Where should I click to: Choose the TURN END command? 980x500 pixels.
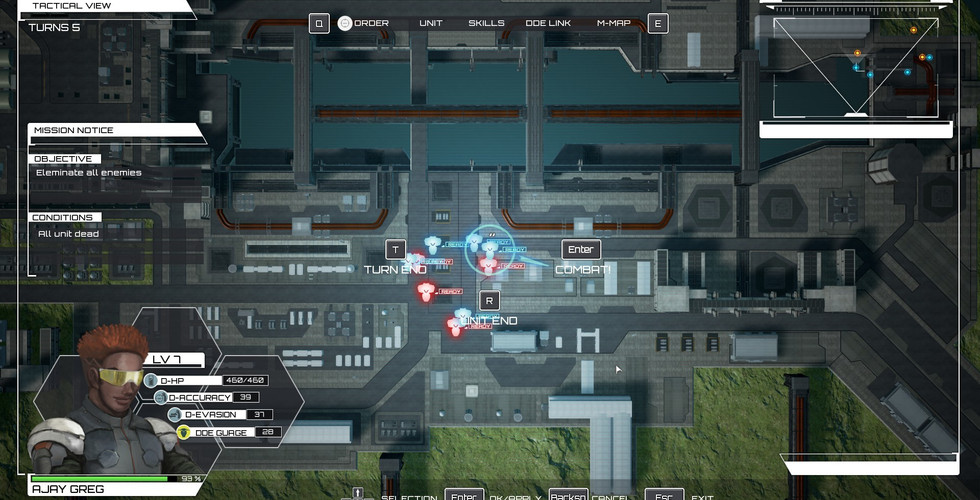[x=395, y=269]
